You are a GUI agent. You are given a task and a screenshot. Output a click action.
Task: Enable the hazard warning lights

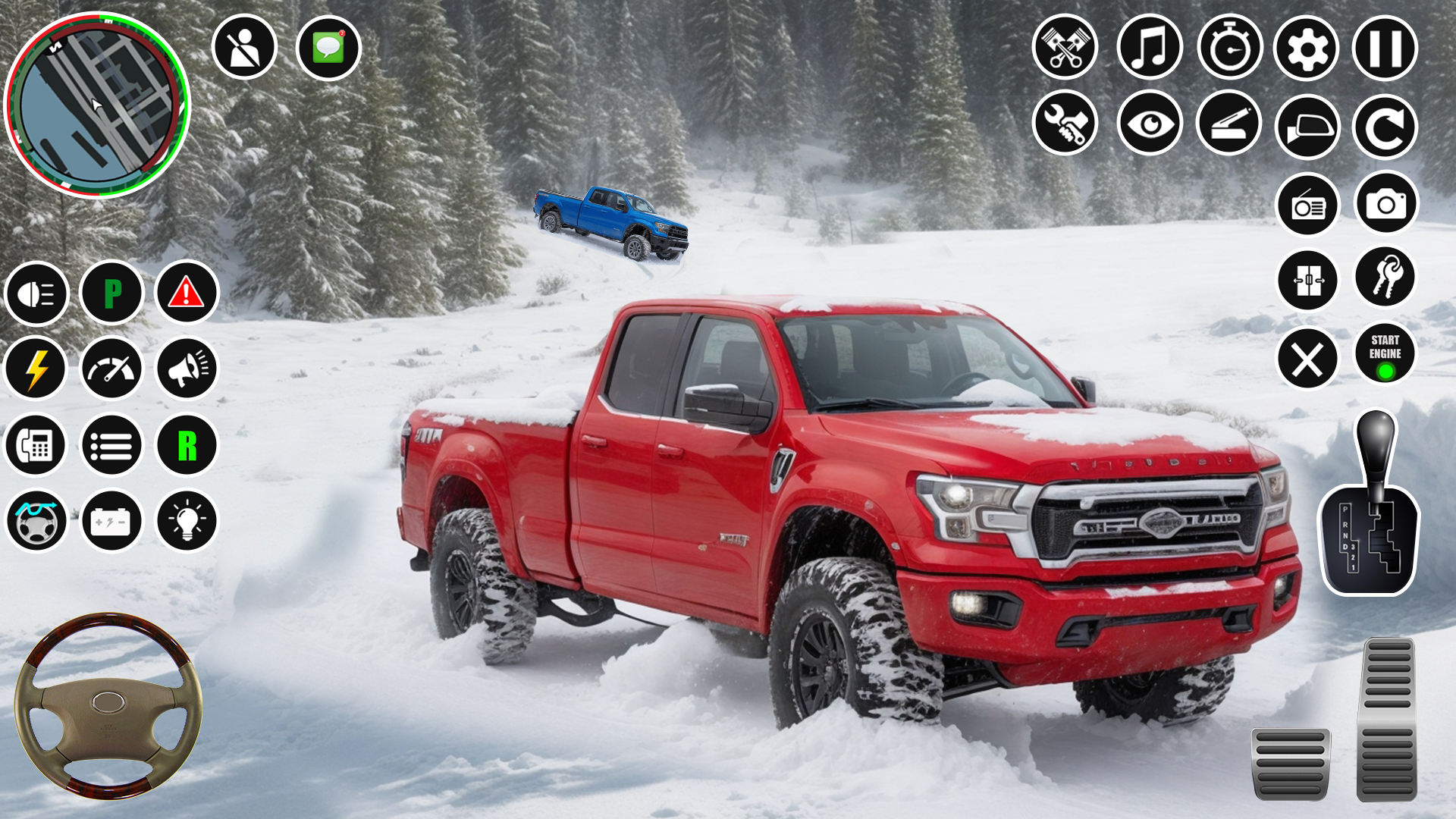click(x=186, y=293)
